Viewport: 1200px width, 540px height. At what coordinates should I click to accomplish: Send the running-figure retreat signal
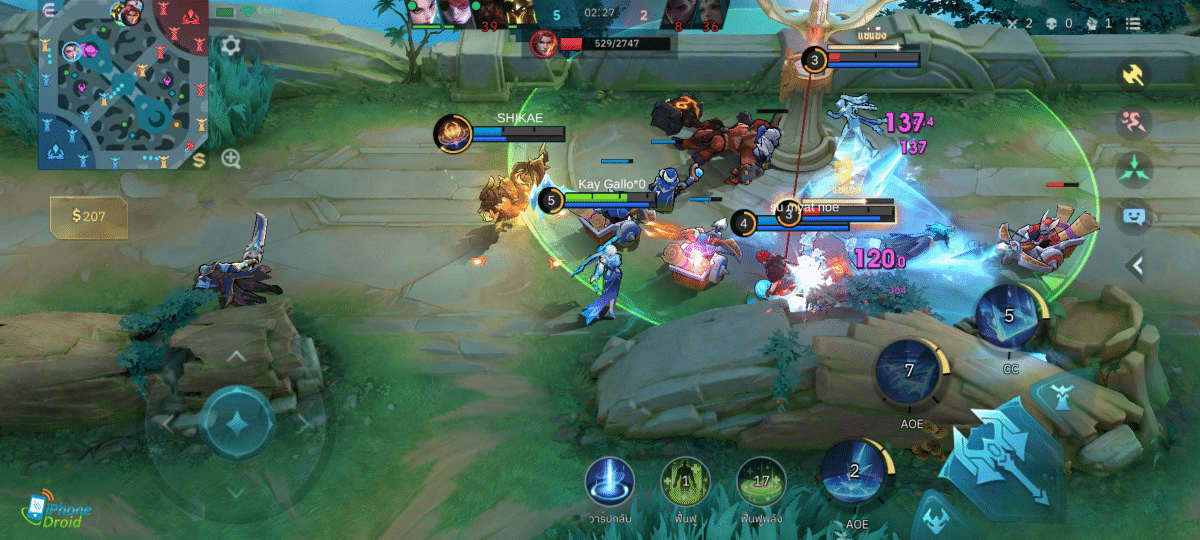1134,122
